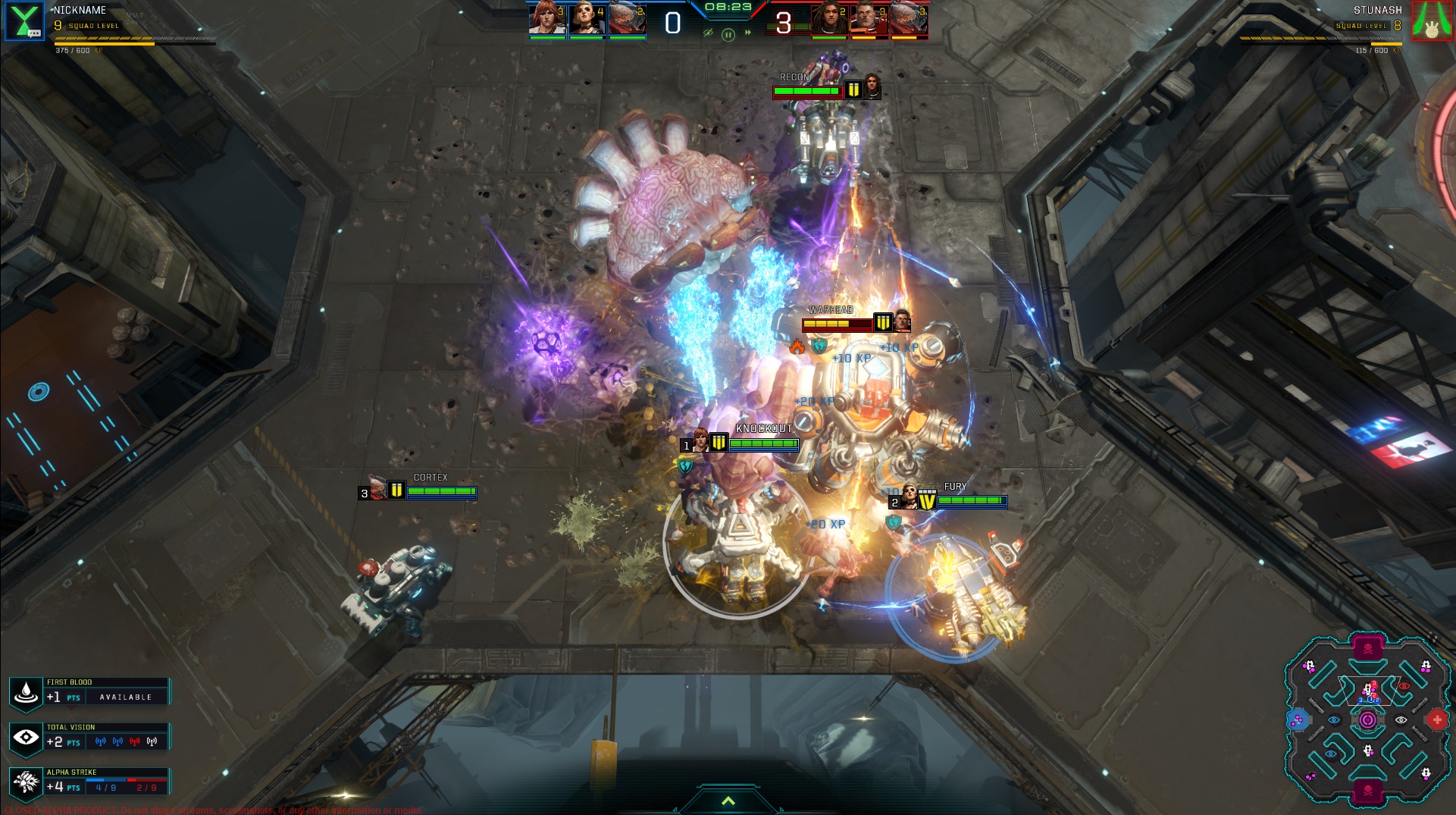Toggle the crossed-out eye visibility button
This screenshot has height=815, width=1456.
click(x=708, y=33)
